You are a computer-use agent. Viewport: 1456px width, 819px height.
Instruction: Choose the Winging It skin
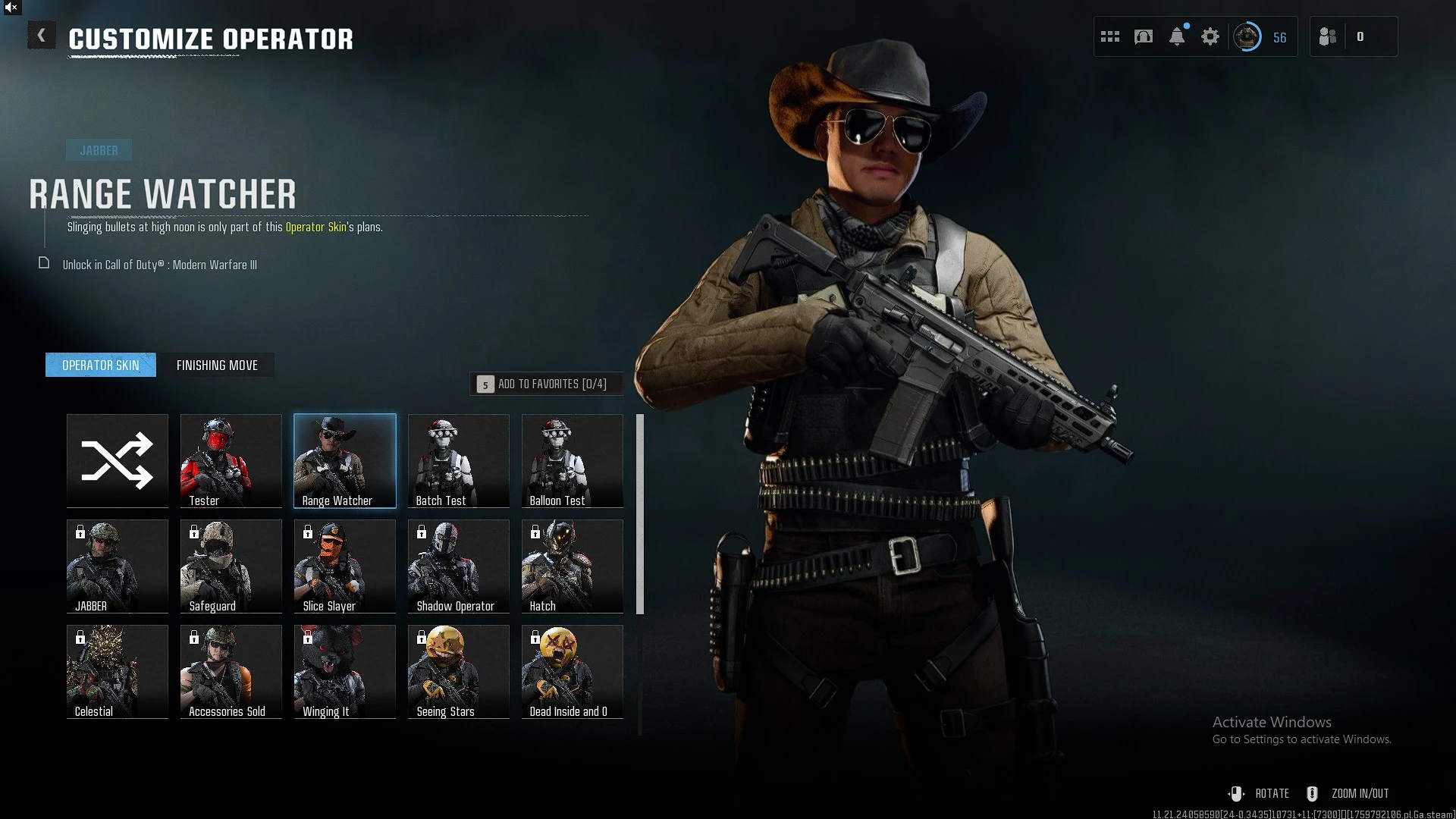pyautogui.click(x=345, y=671)
